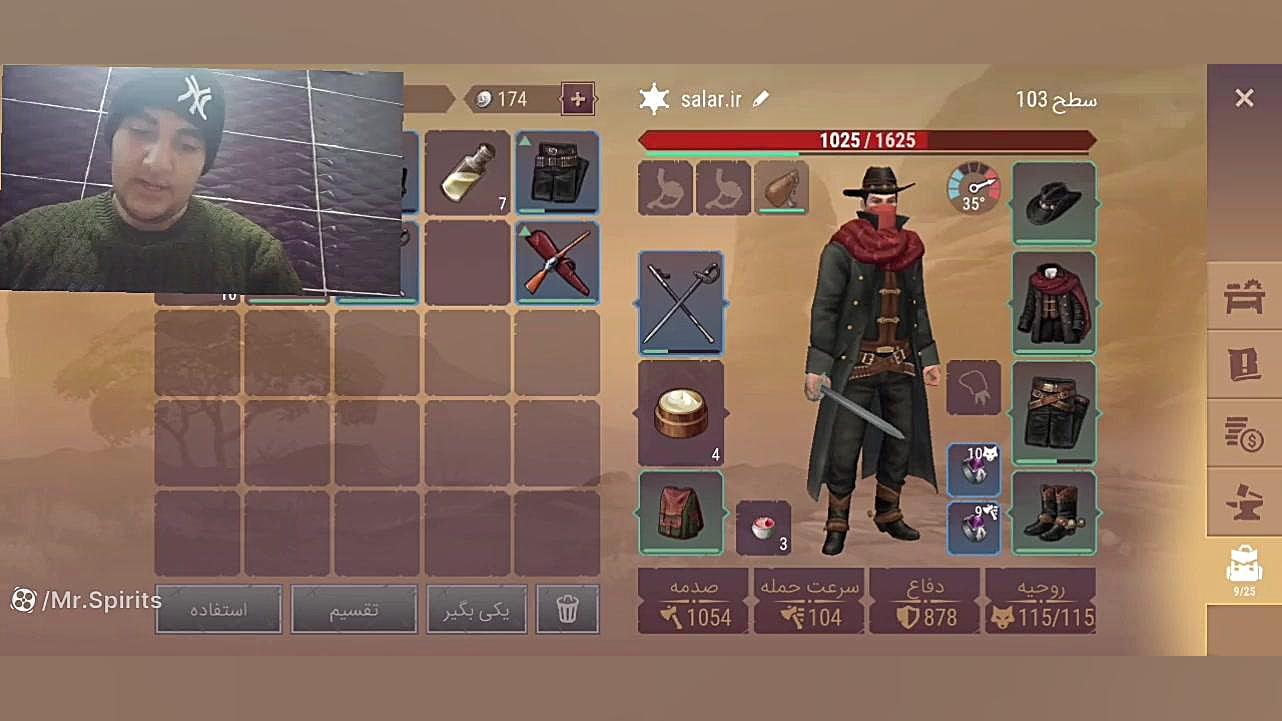Select the equipped spurred boots slot
Image resolution: width=1282 pixels, height=721 pixels.
[x=1053, y=512]
